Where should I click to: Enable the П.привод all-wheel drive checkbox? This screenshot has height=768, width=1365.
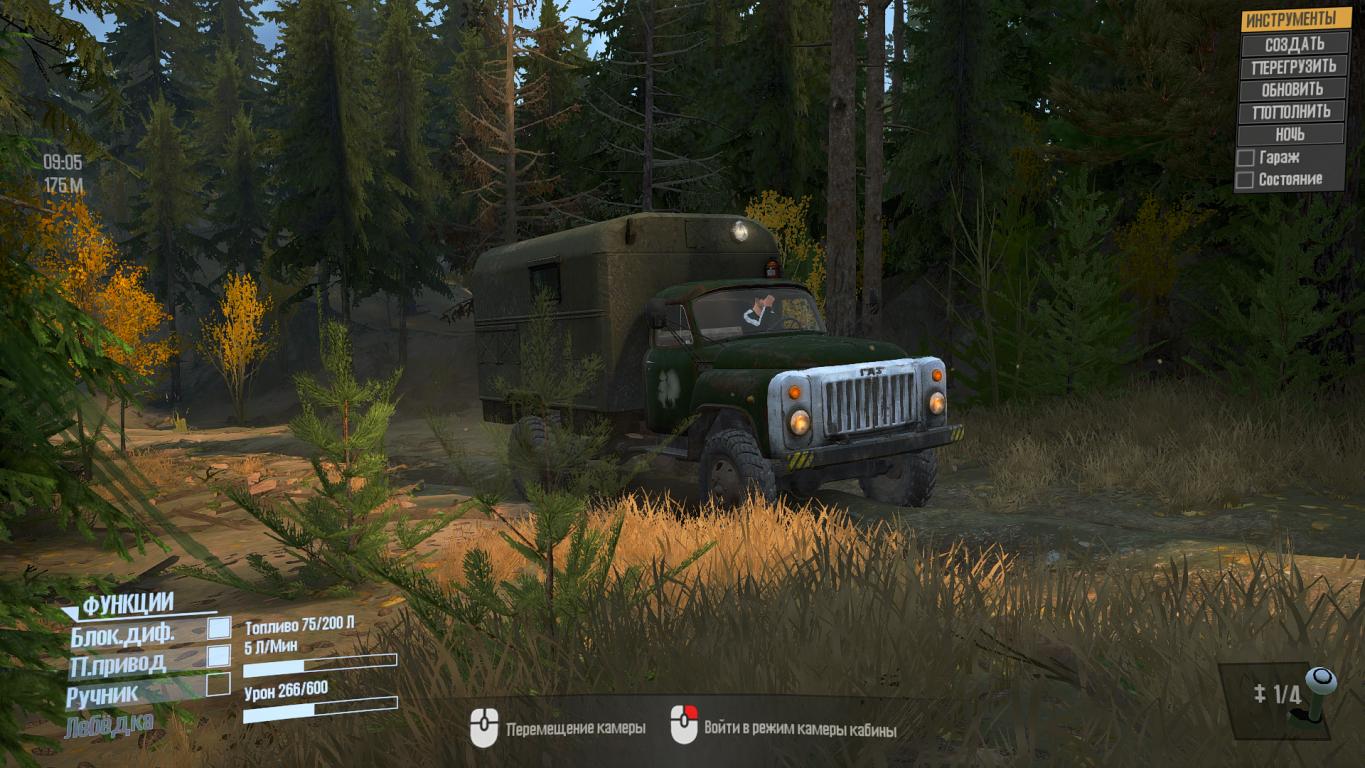tap(218, 656)
